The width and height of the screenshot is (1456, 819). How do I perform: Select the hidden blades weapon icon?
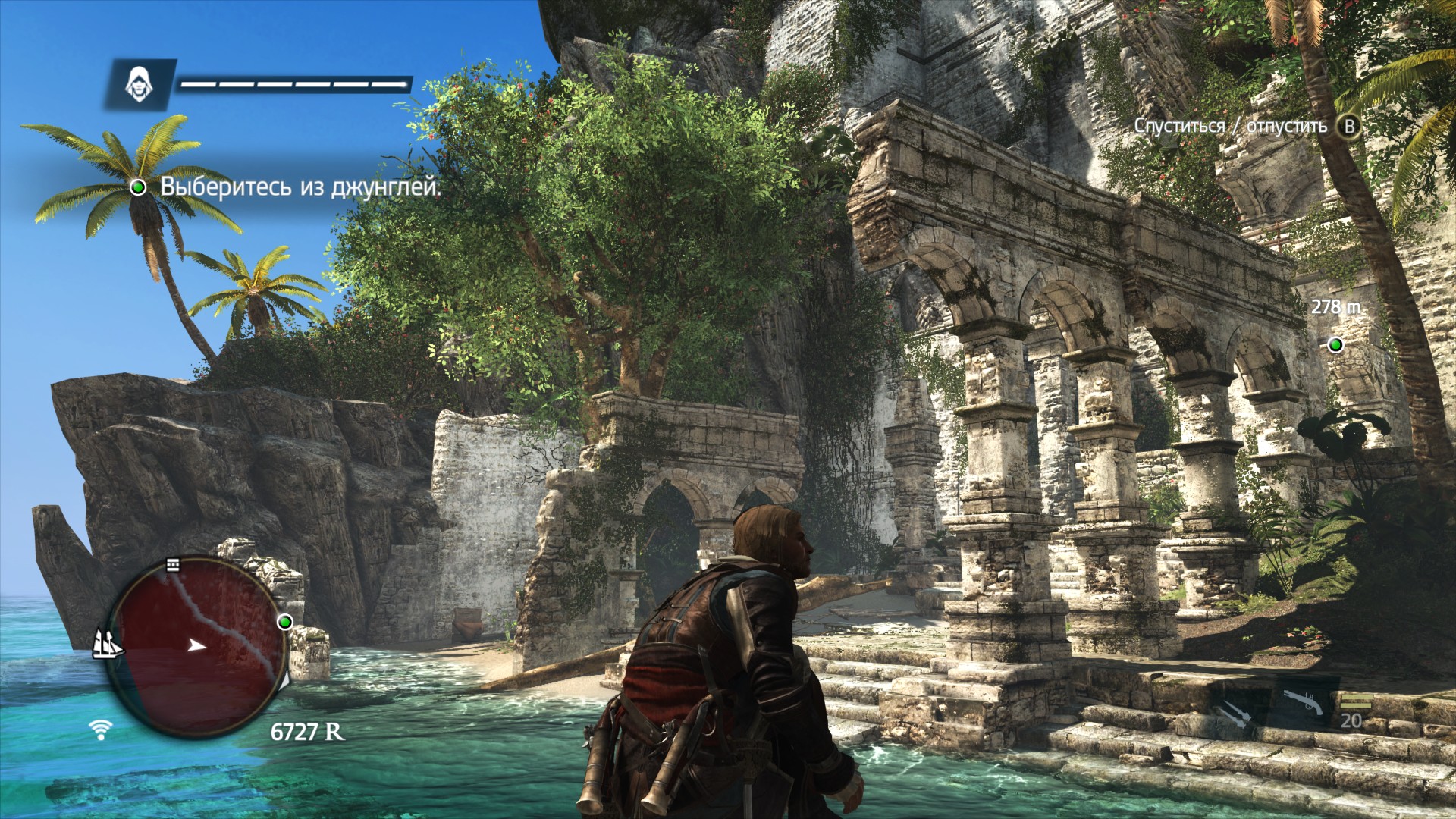[1229, 714]
